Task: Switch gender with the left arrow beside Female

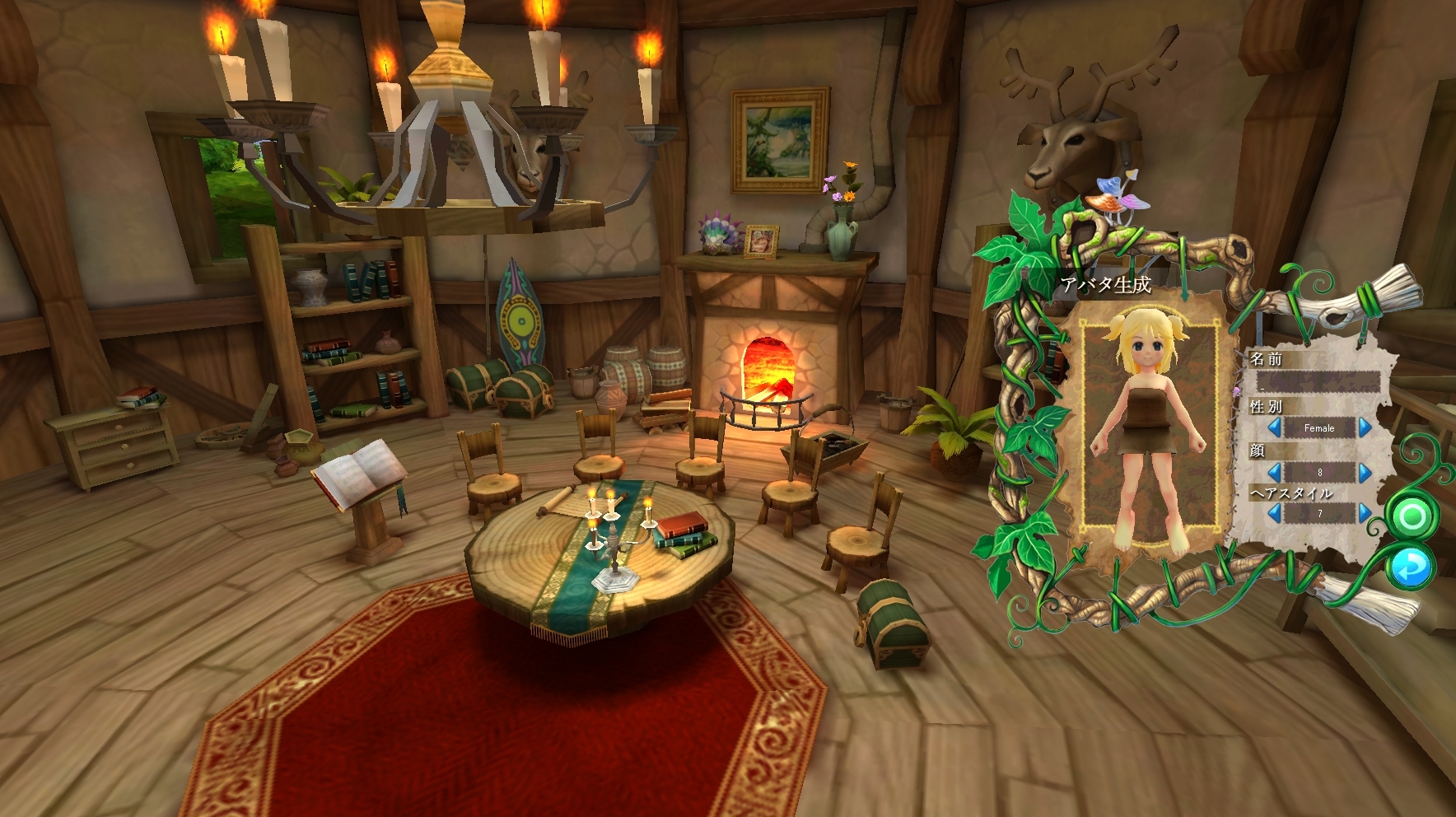Action: [1274, 427]
